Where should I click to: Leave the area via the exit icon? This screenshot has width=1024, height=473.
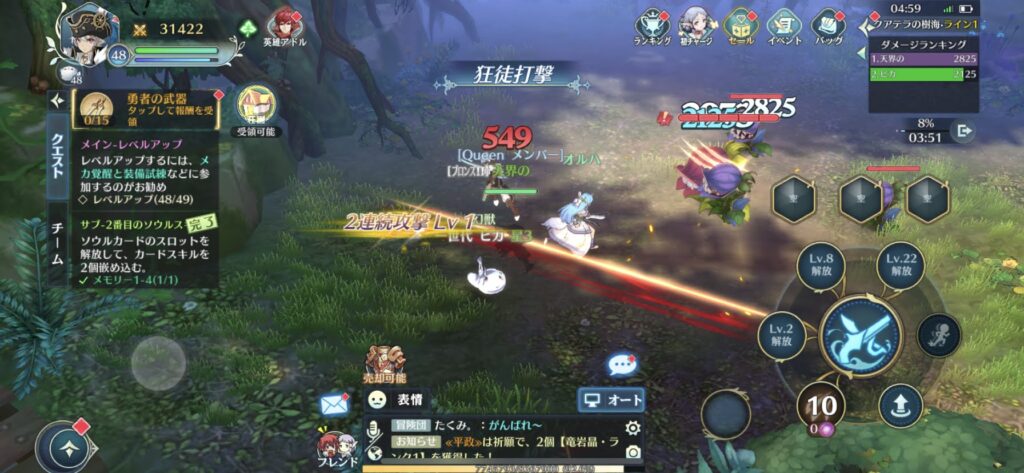[x=965, y=131]
